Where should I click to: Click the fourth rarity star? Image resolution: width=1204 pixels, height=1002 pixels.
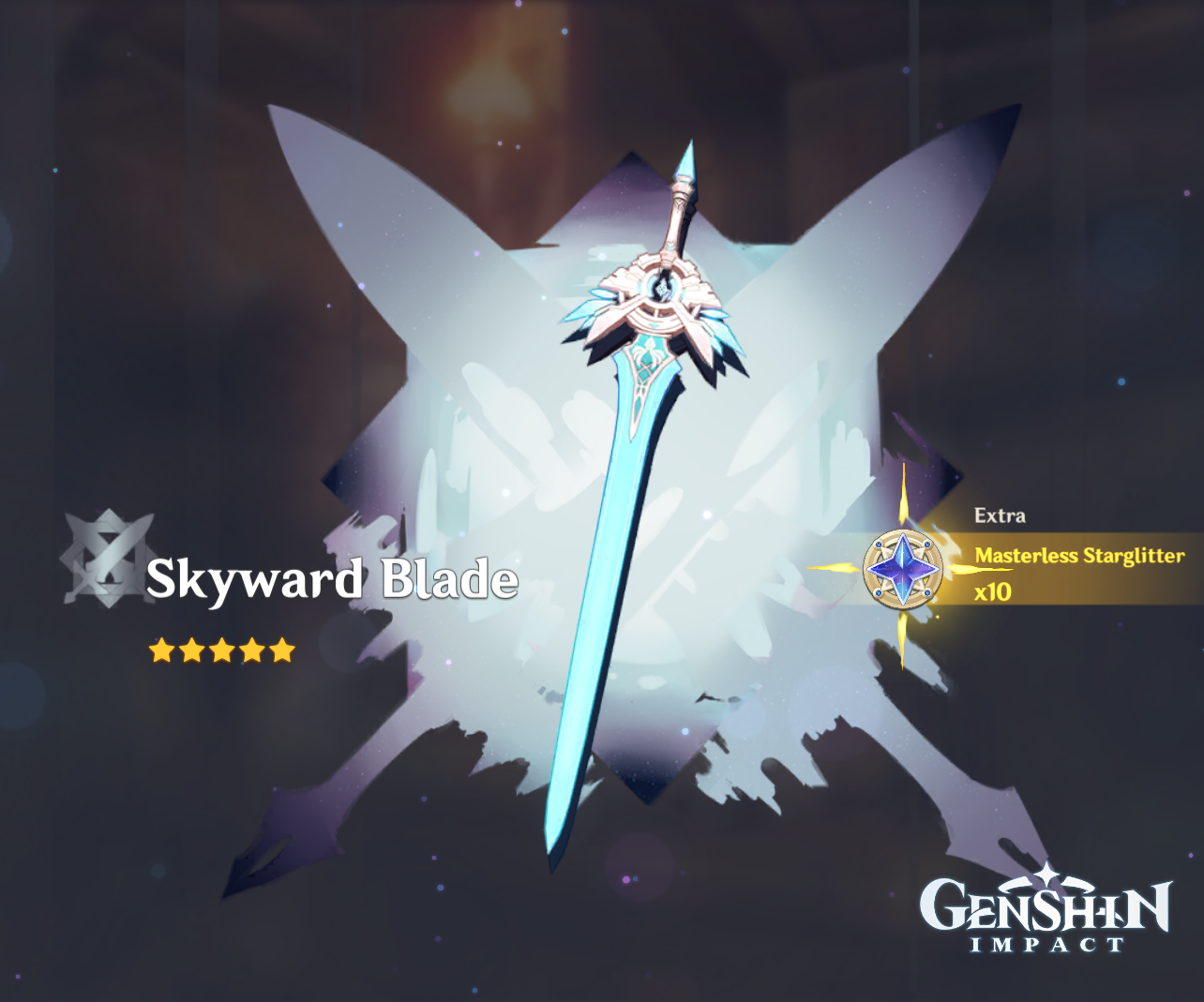coord(251,649)
